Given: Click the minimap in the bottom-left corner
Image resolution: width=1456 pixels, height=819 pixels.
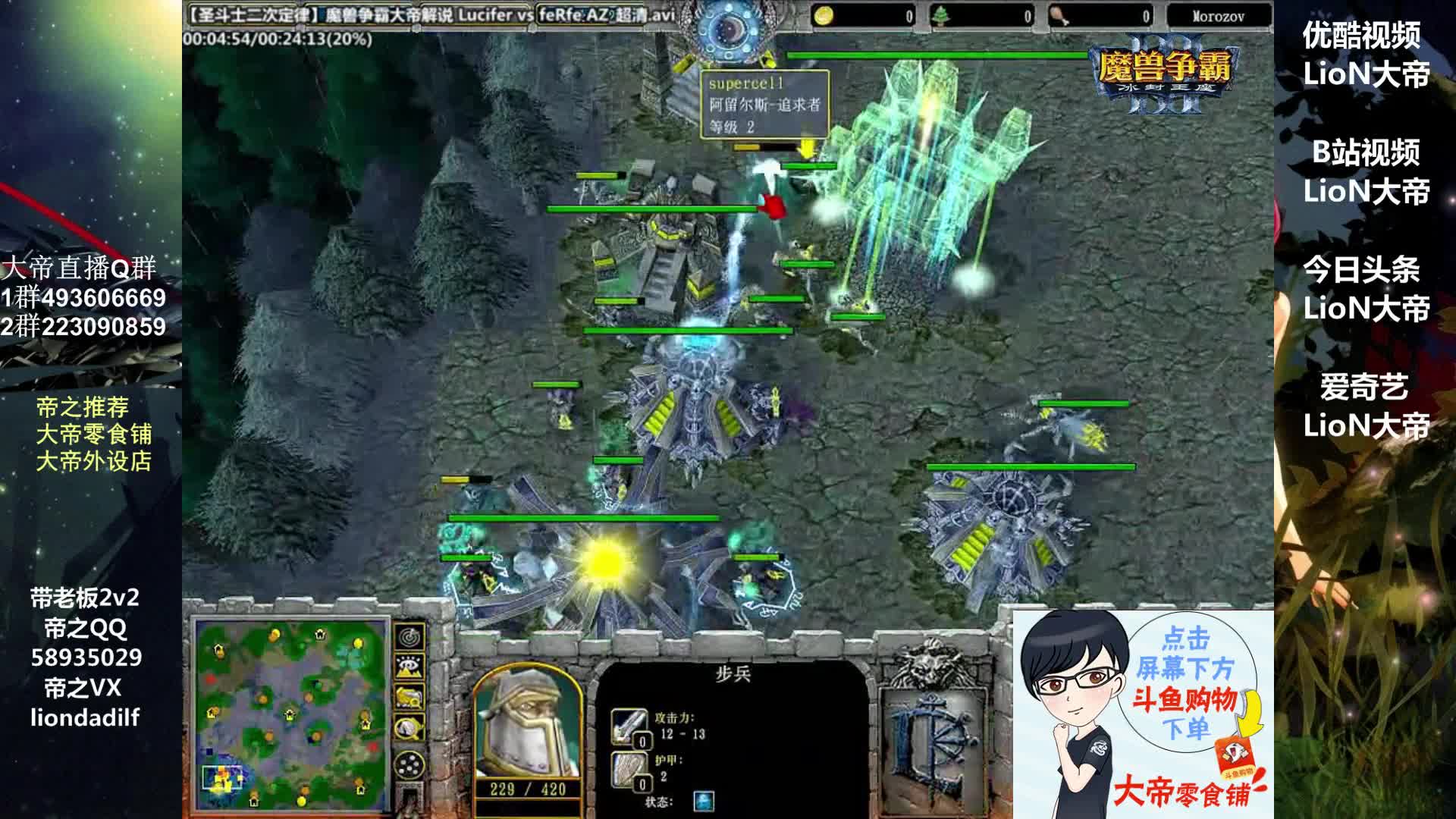Looking at the screenshot, I should tap(292, 715).
